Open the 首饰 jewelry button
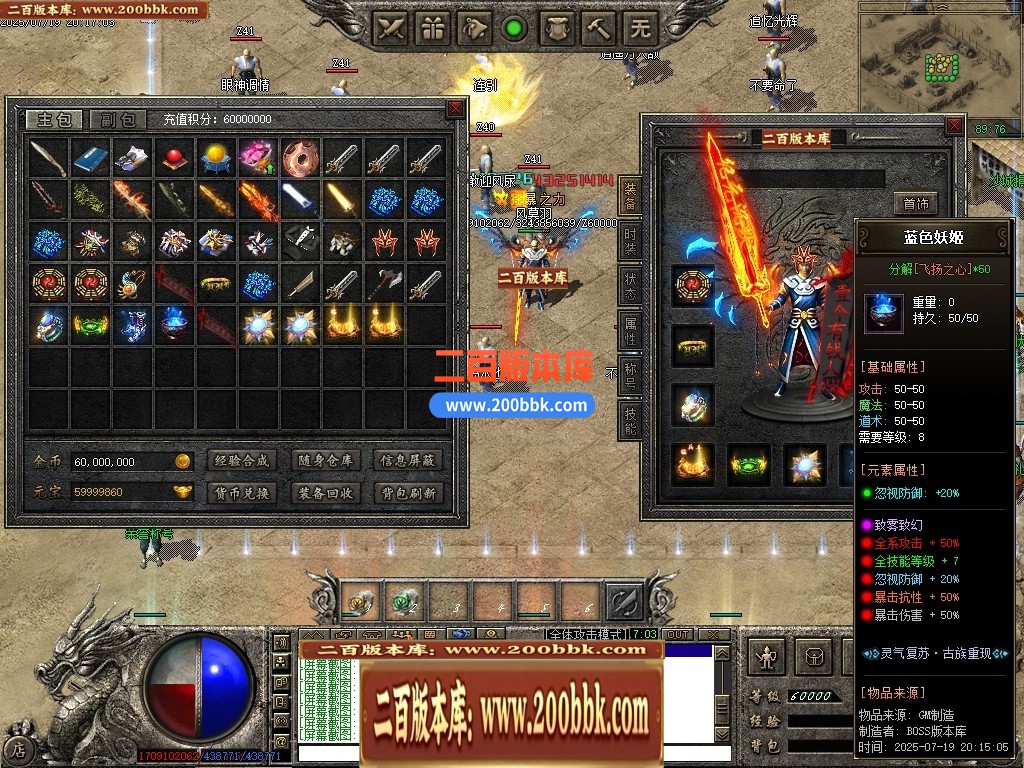 tap(915, 204)
